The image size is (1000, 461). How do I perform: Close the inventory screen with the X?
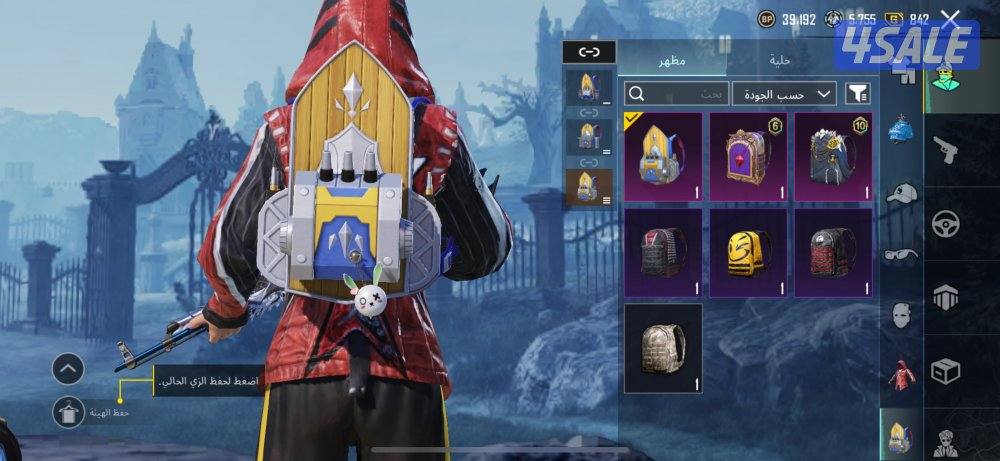click(950, 18)
